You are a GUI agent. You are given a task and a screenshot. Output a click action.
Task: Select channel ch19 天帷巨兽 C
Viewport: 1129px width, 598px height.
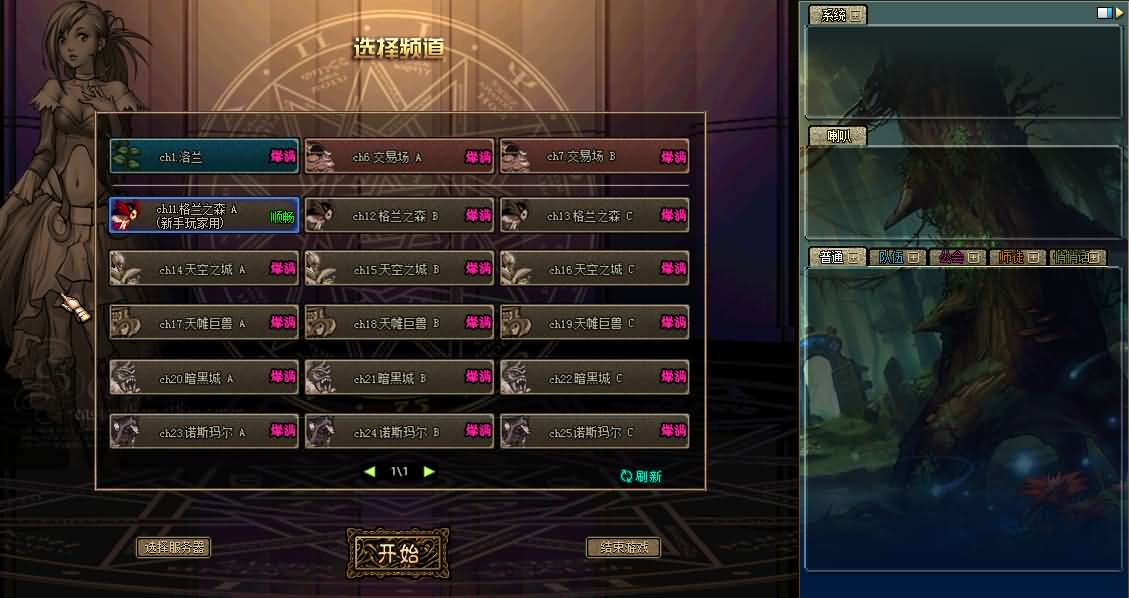pyautogui.click(x=594, y=323)
